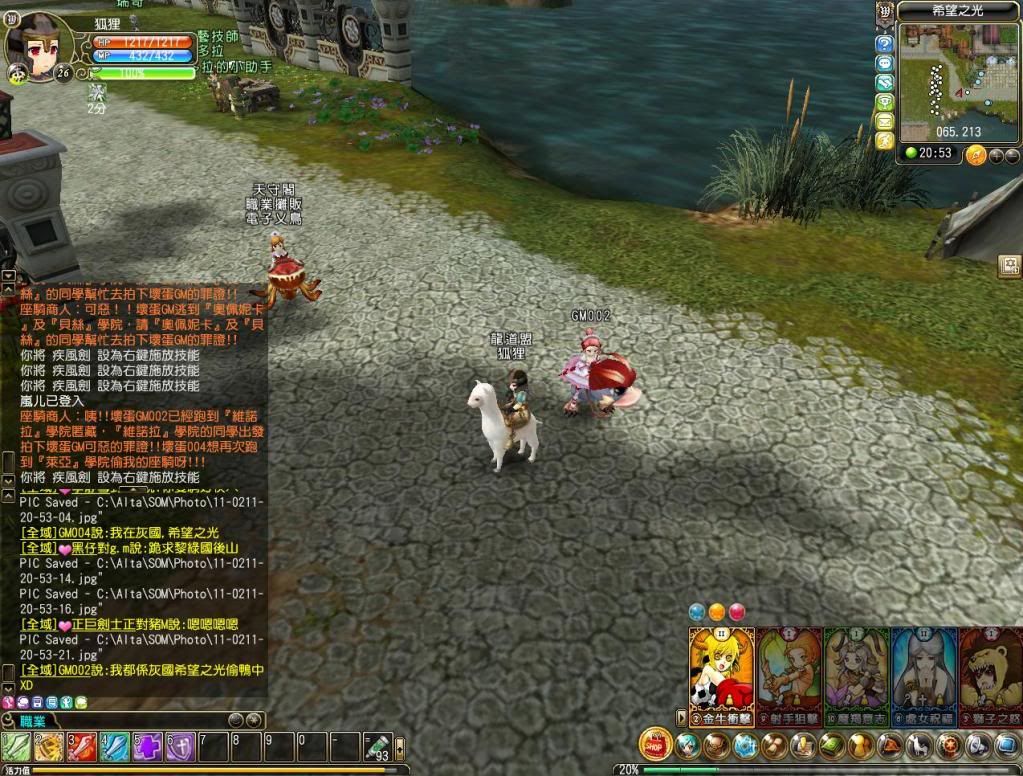
Task: Open the 職業 chat channel tab
Action: tap(32, 720)
